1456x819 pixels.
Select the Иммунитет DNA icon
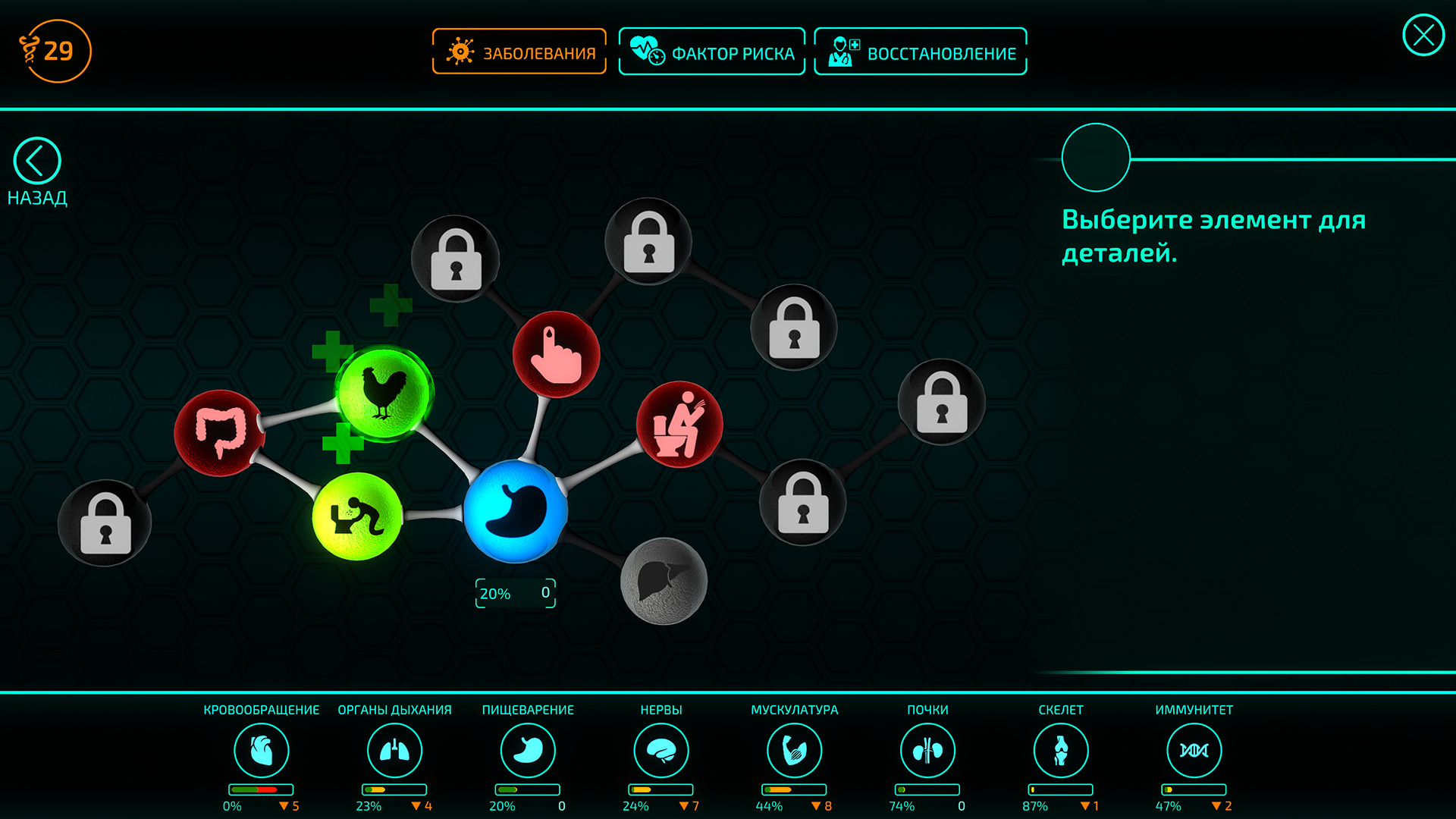coord(1194,749)
